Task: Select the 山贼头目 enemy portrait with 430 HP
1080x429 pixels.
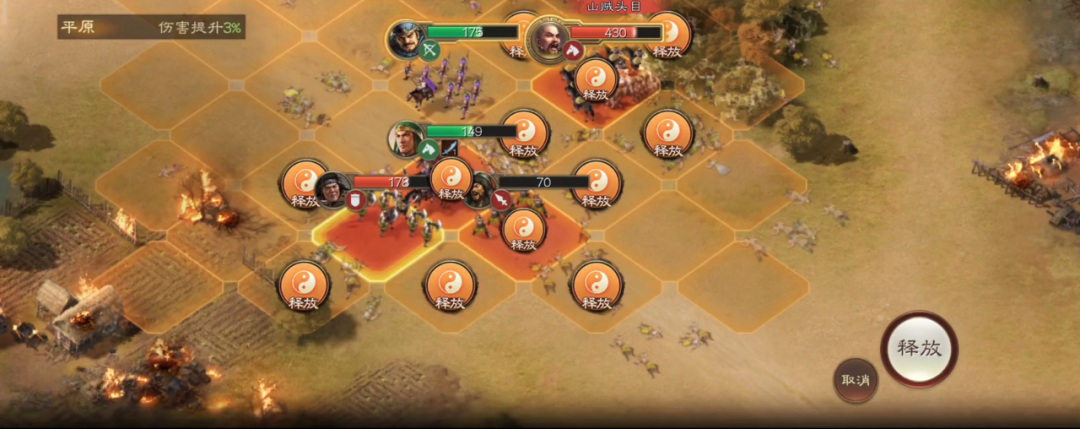Action: 547,39
